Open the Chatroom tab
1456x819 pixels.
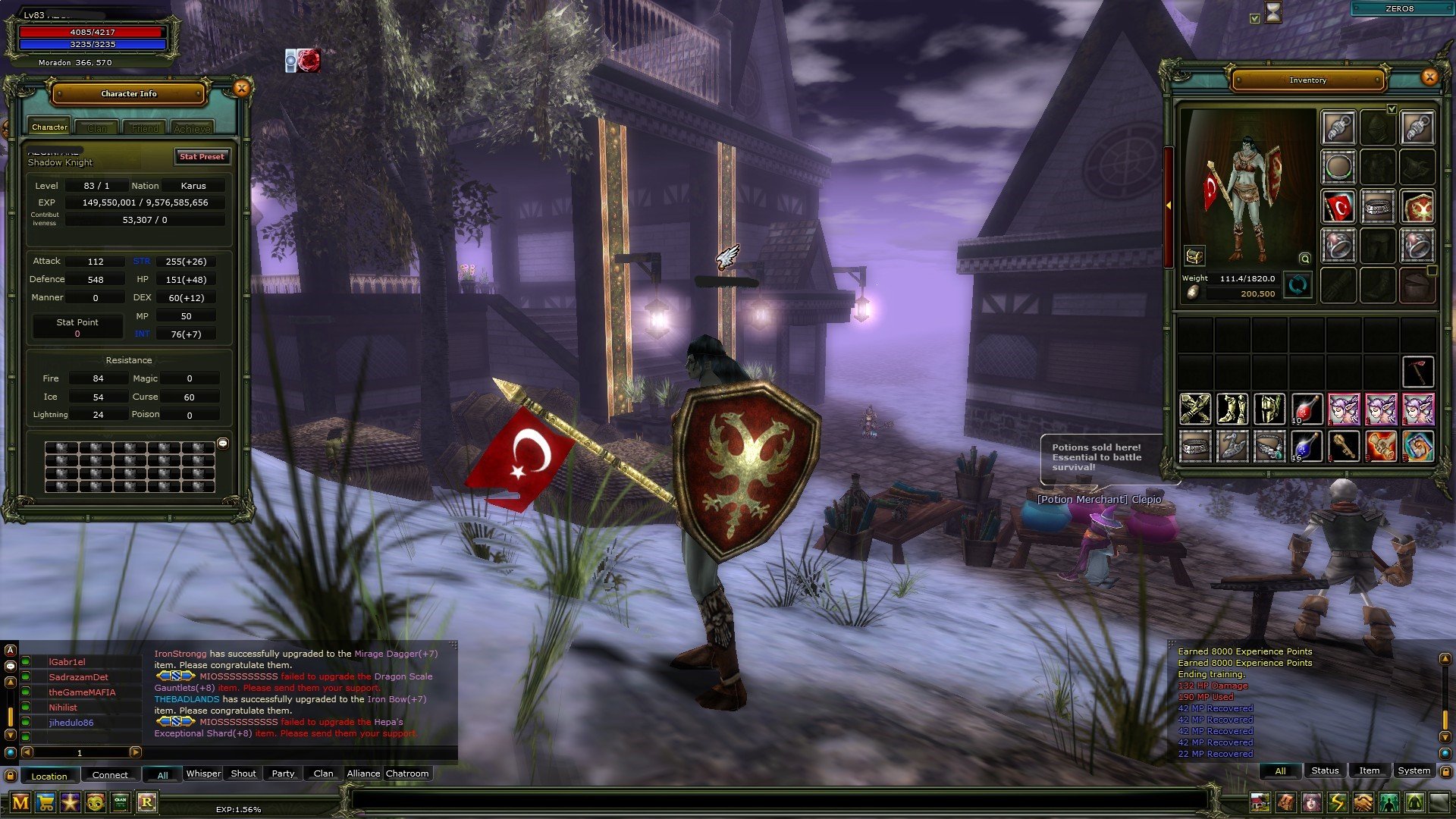point(407,773)
